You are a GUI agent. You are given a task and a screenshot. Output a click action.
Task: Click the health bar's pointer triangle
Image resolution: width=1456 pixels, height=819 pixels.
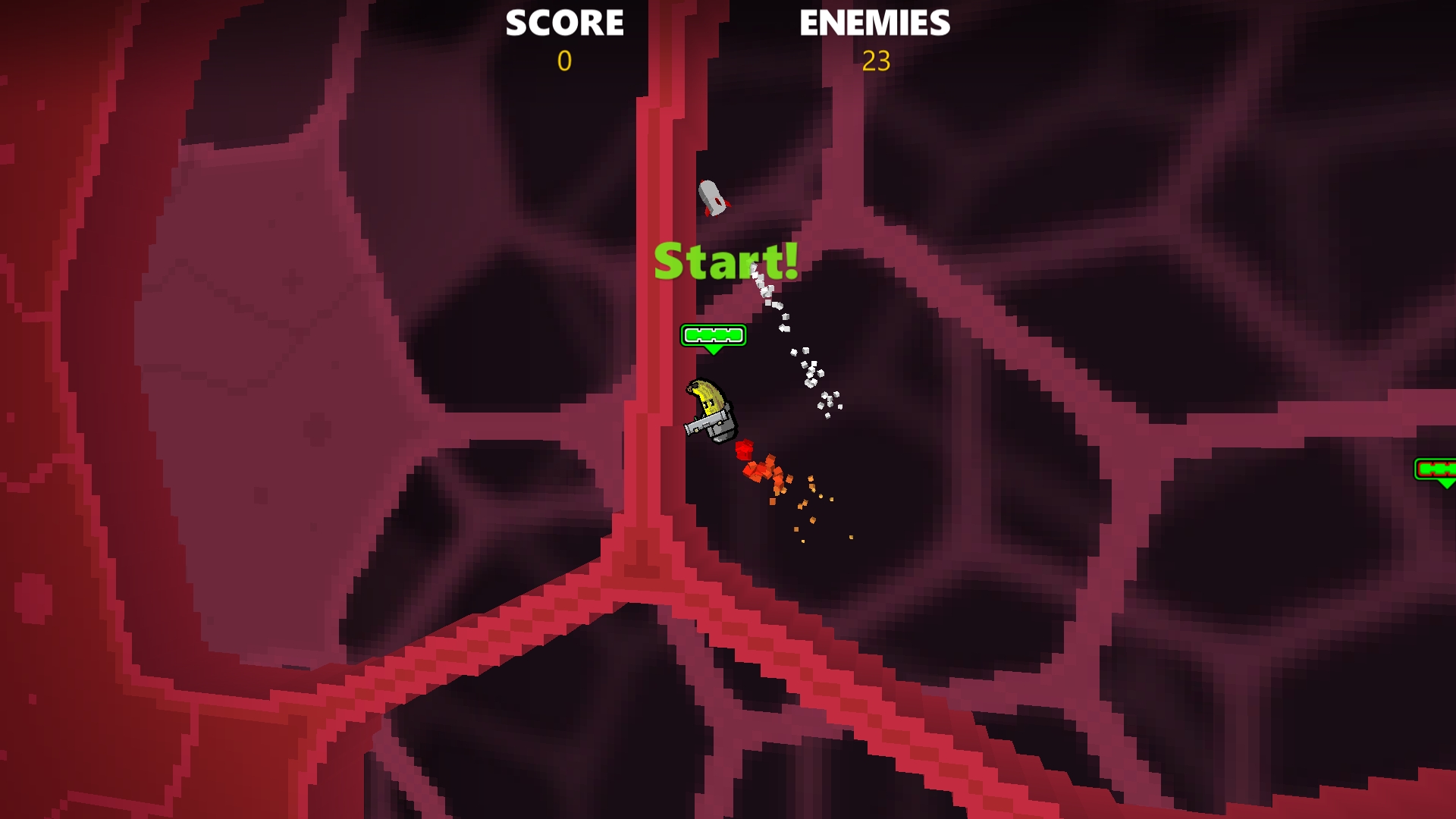pyautogui.click(x=714, y=350)
